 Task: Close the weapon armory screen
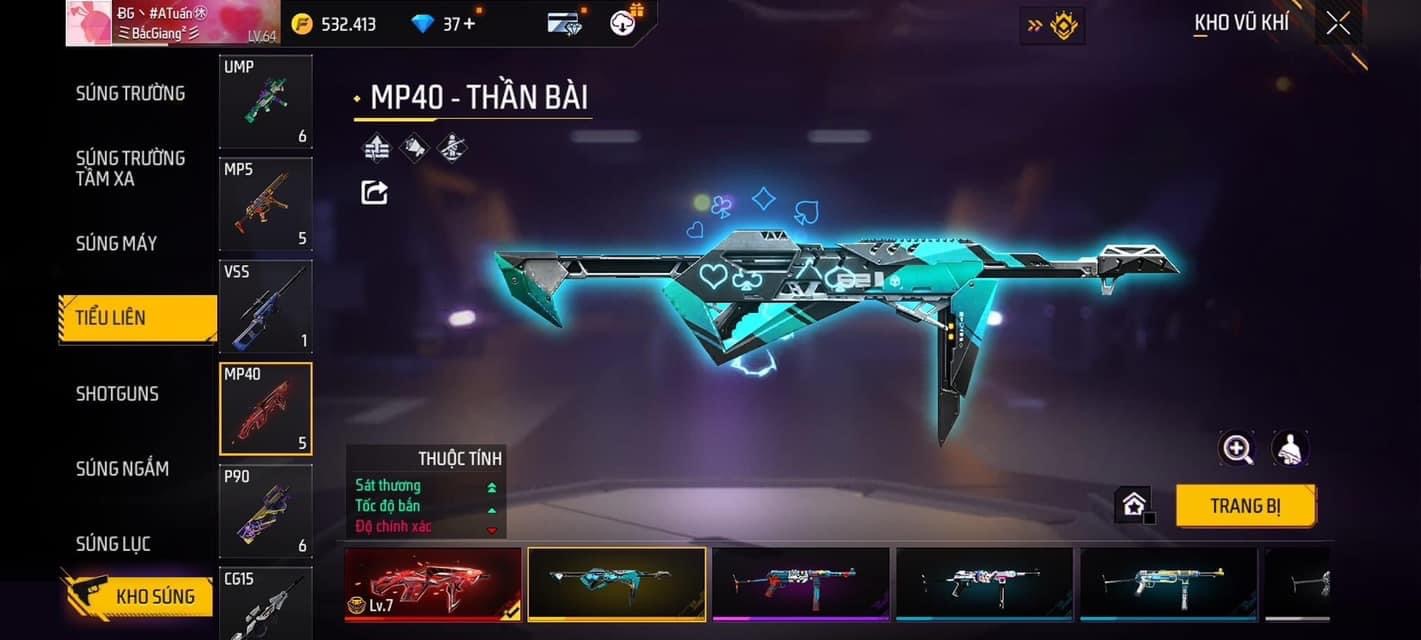point(1337,23)
